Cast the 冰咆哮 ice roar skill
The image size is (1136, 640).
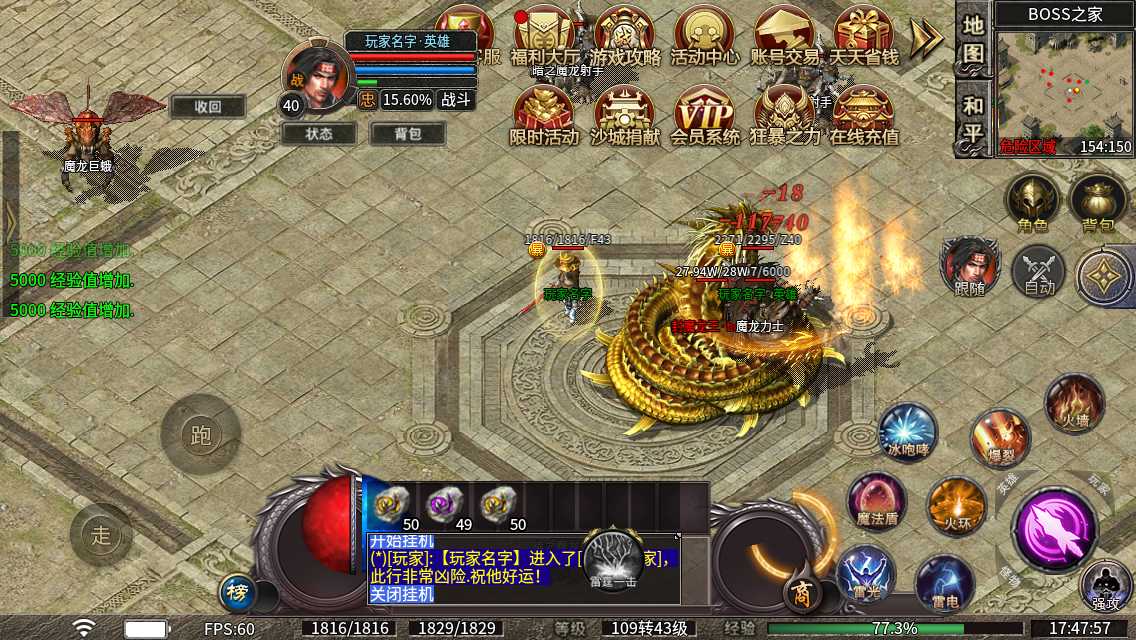tap(907, 433)
